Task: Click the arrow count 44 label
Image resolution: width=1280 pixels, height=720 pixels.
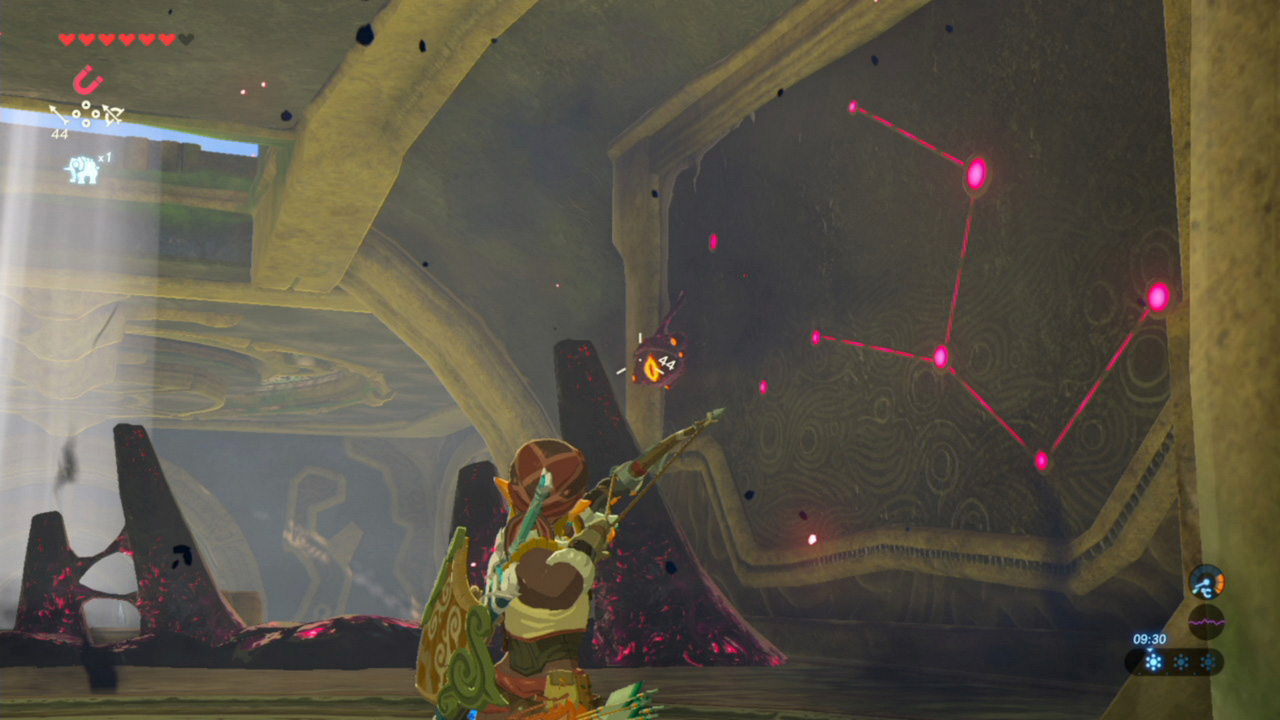Action: pos(60,132)
